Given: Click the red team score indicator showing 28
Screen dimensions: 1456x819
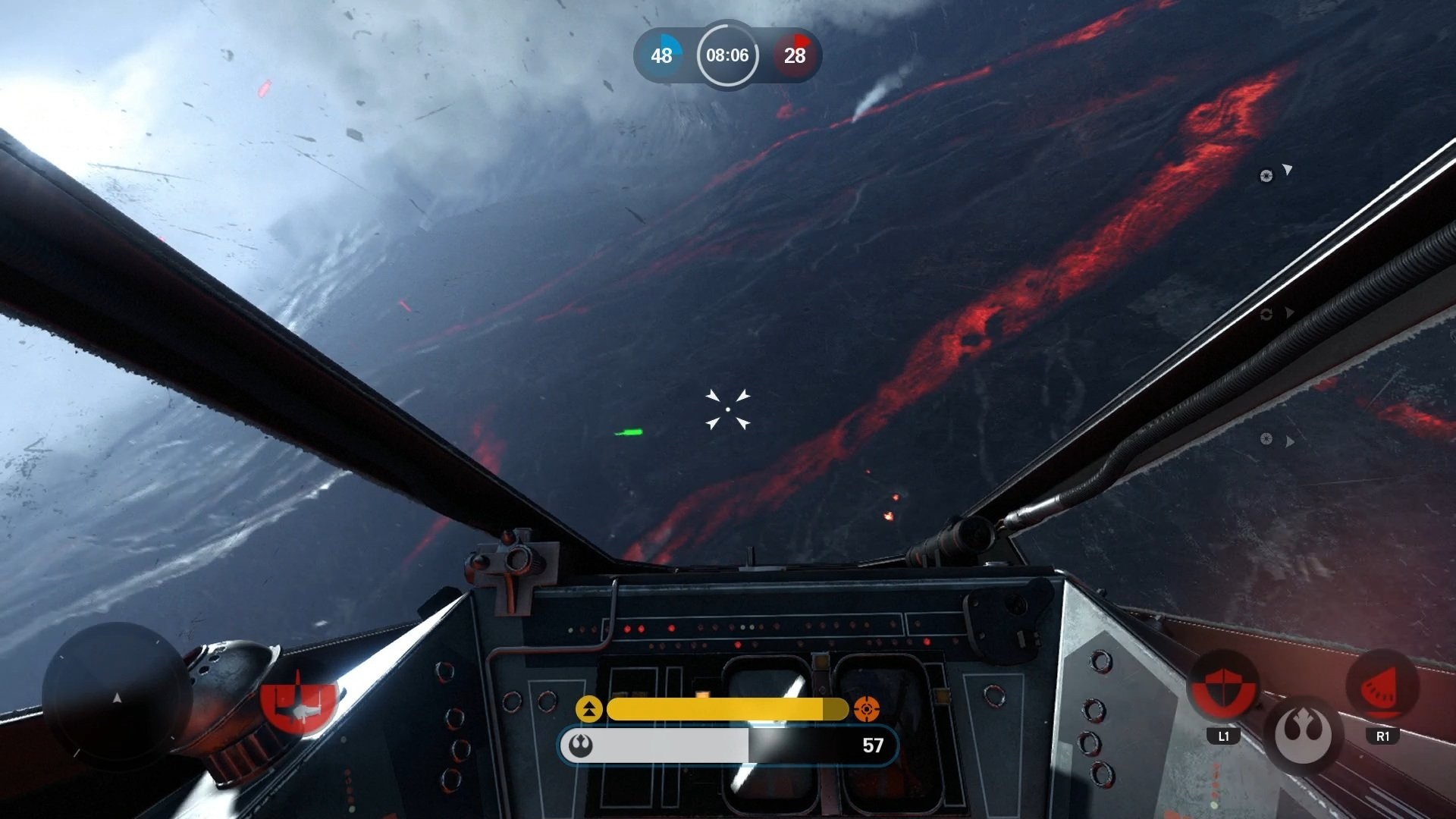Looking at the screenshot, I should tap(793, 55).
